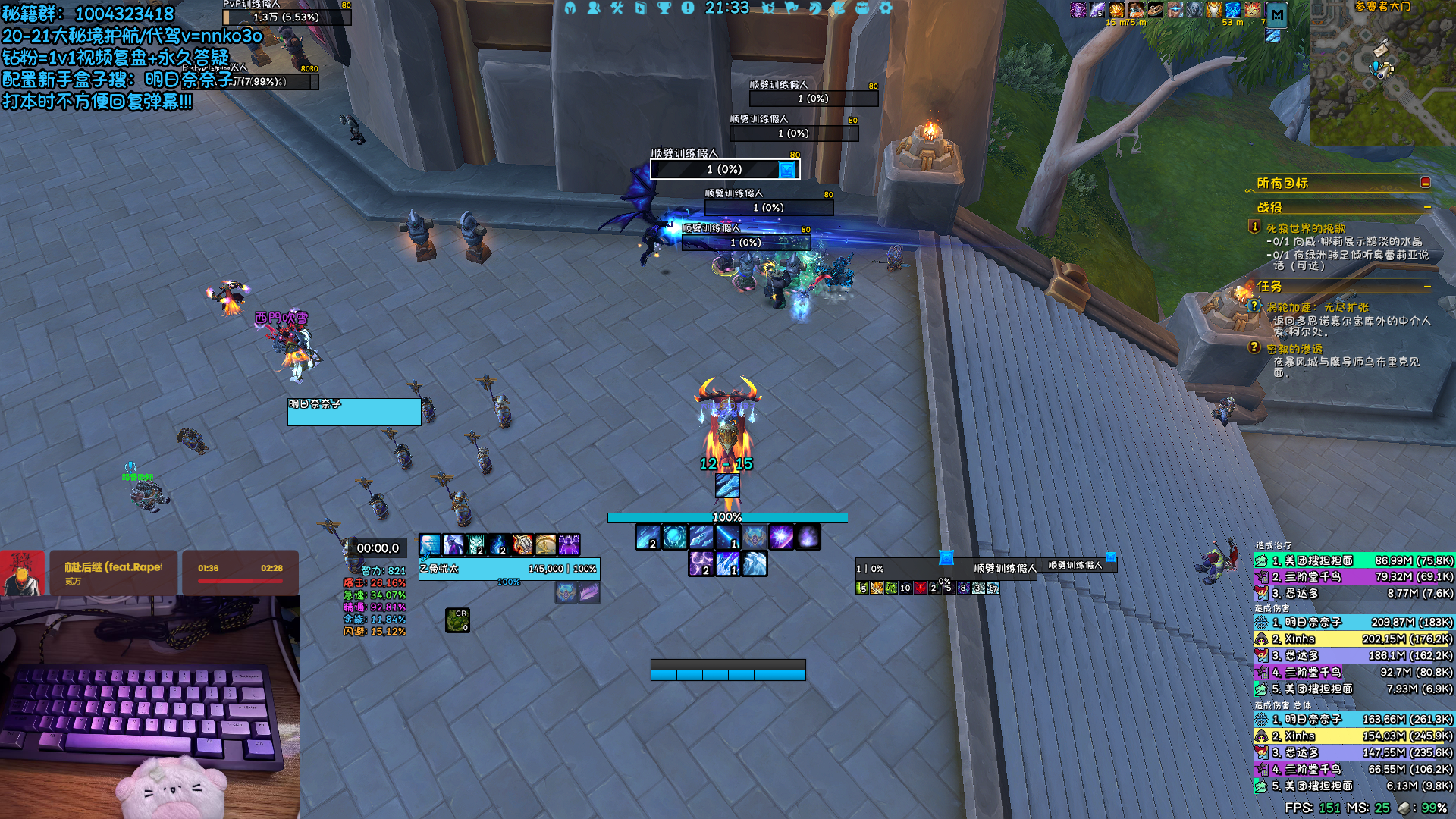Open the shop bag icon
Viewport: 1456px width, 819px height.
(x=862, y=8)
